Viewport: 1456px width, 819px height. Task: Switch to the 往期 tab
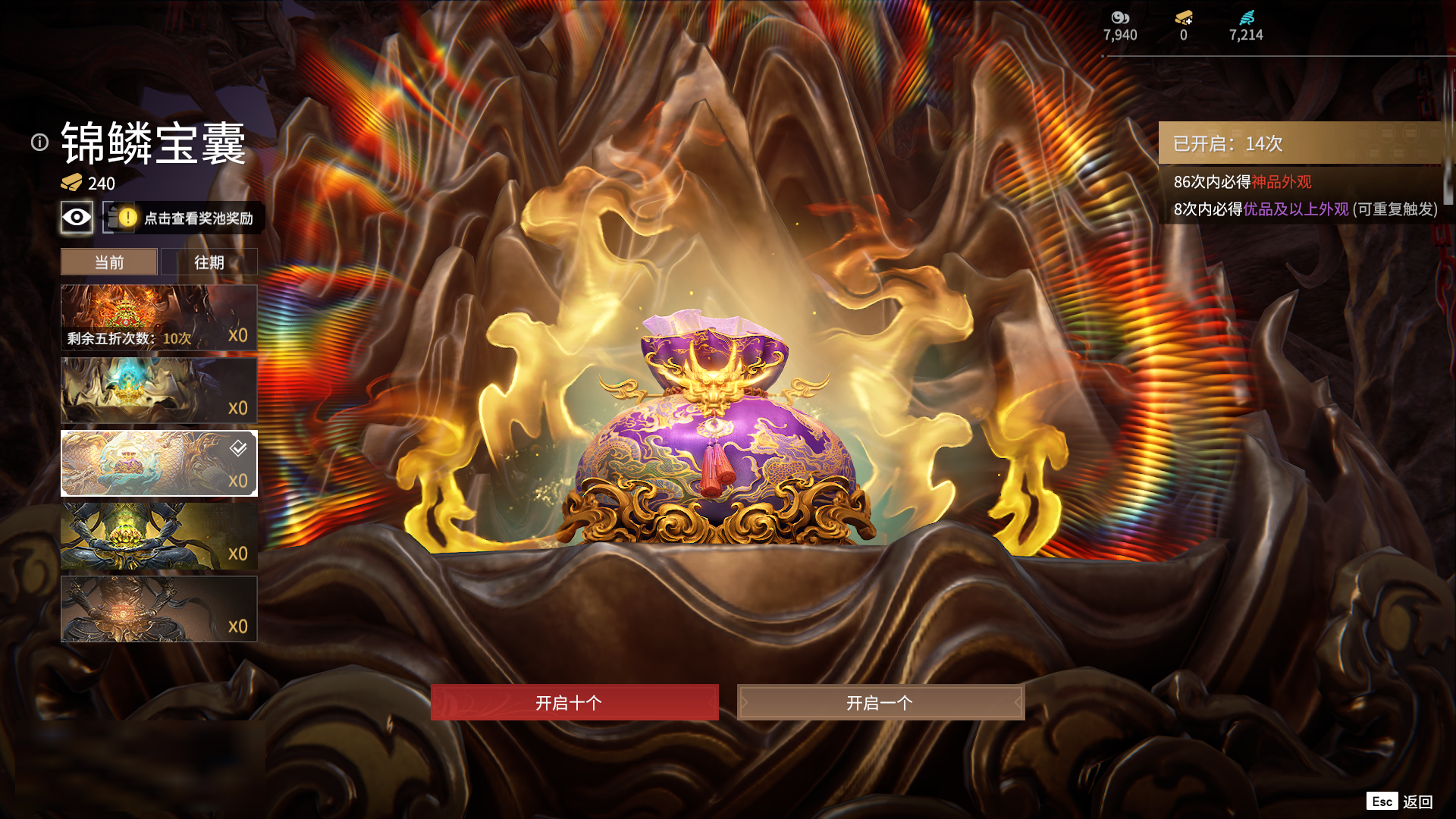tap(209, 262)
